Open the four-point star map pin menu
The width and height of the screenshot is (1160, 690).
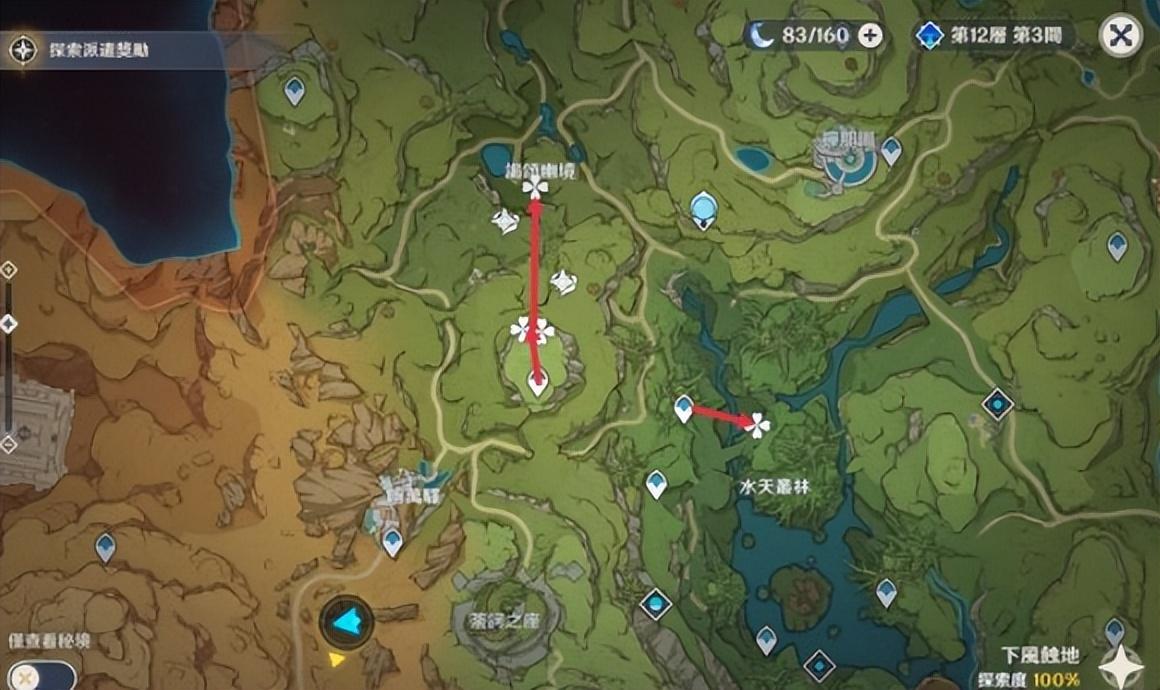[x=1121, y=667]
